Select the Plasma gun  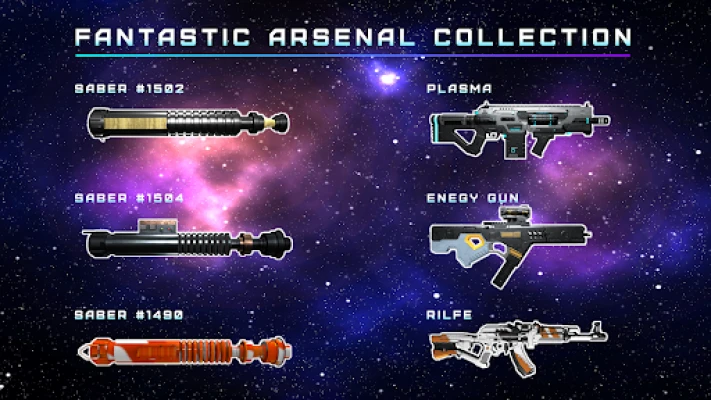(x=518, y=128)
